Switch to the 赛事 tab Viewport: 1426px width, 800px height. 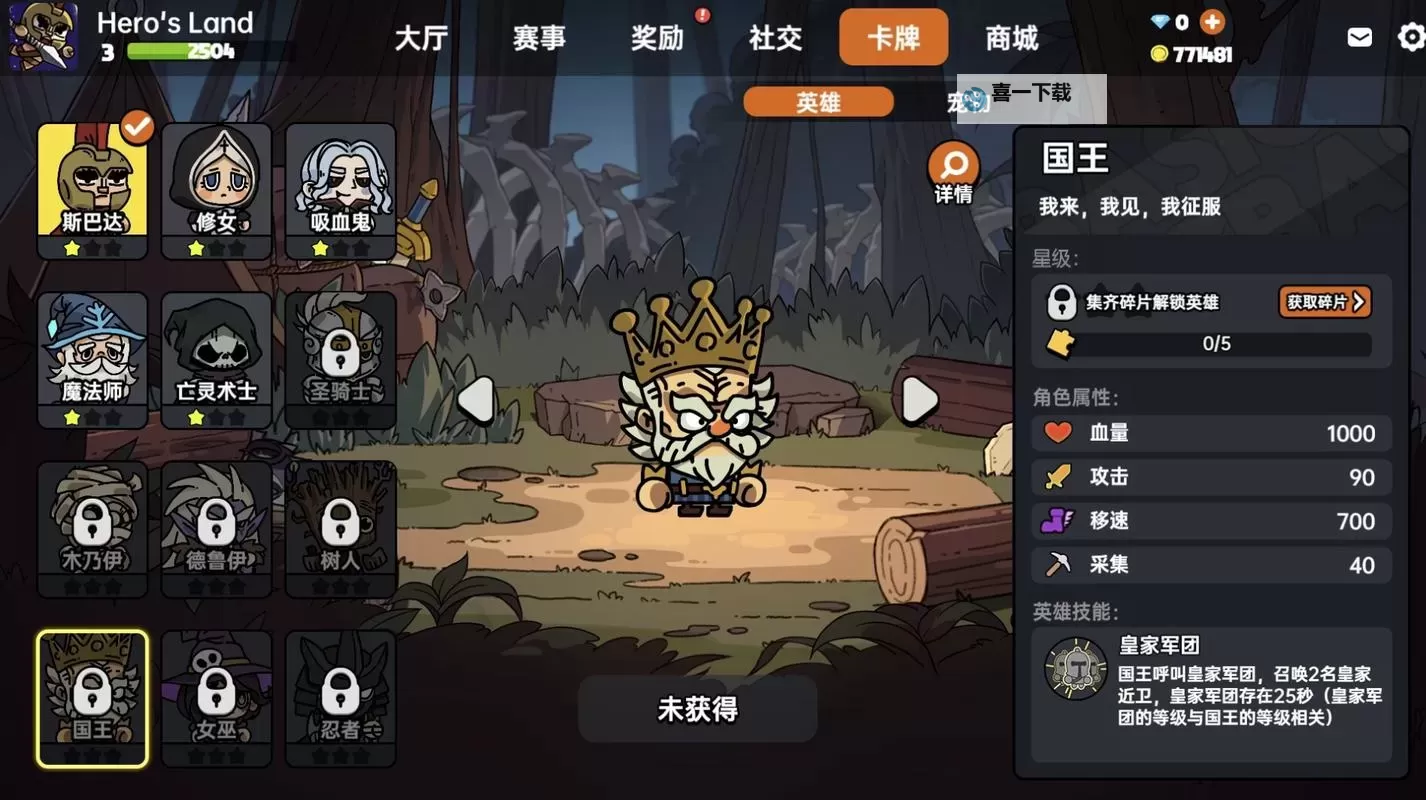539,37
